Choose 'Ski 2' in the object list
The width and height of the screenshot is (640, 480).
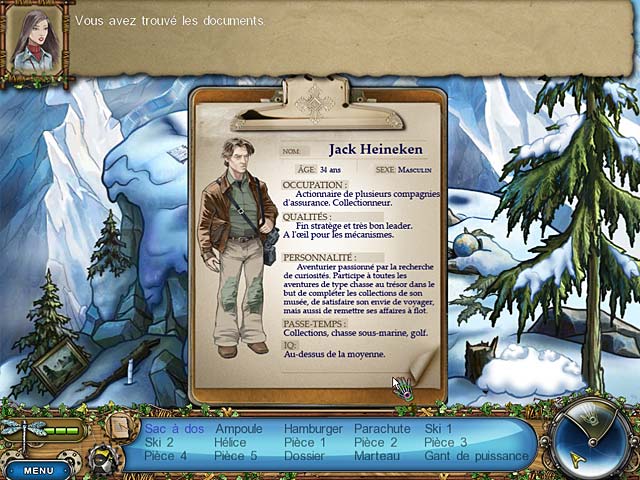coord(159,442)
